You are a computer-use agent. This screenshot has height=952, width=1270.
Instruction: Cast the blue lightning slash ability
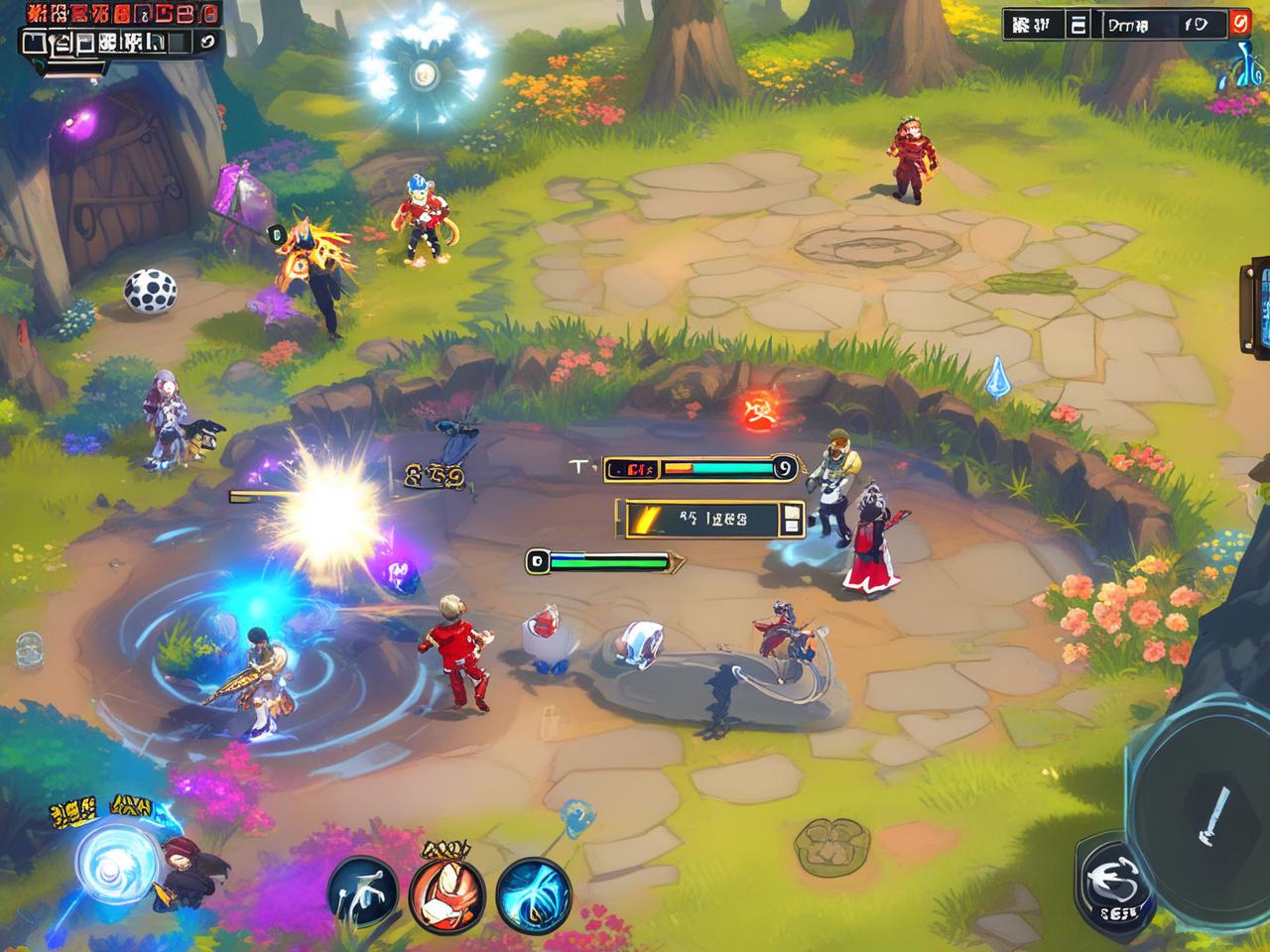pyautogui.click(x=534, y=892)
